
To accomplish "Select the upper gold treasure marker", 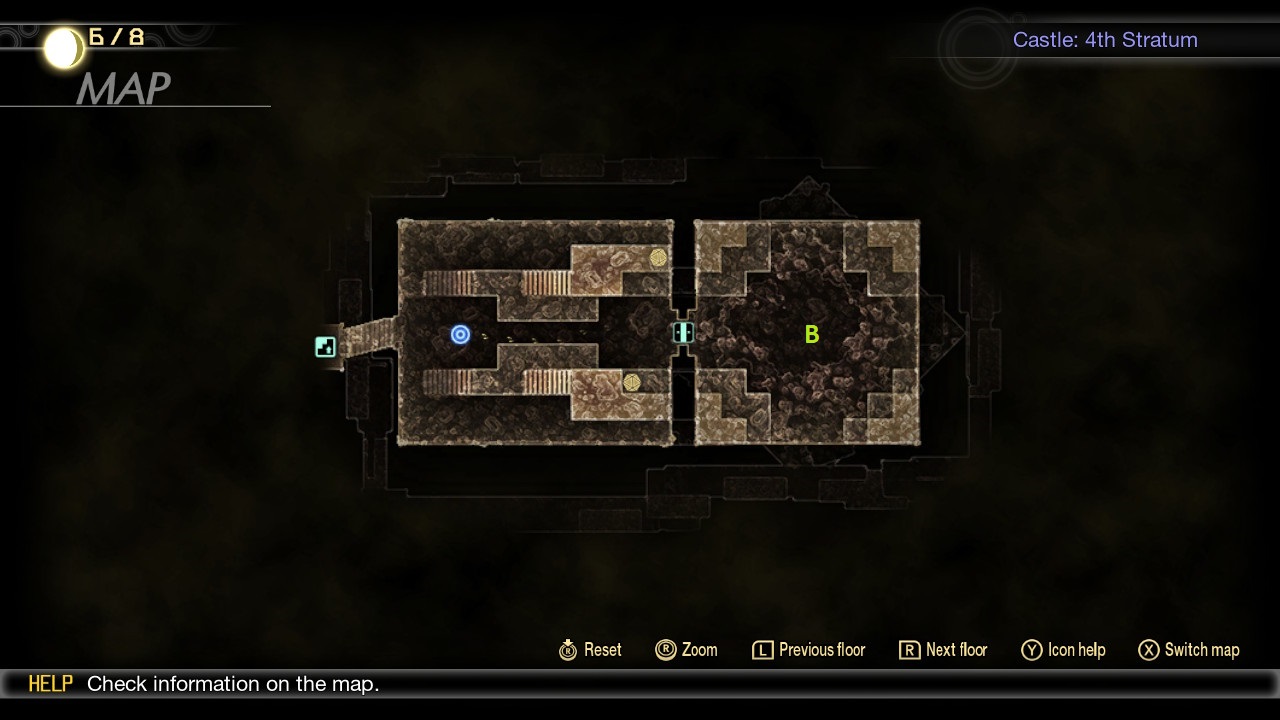I will coord(660,260).
